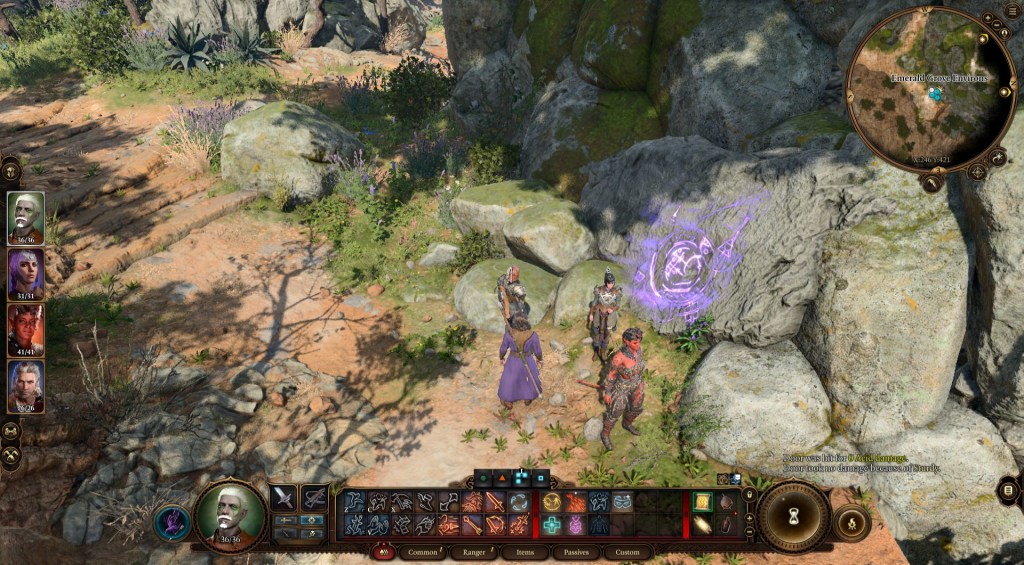
Task: Switch to the Custom hotbar tab
Action: tap(627, 552)
